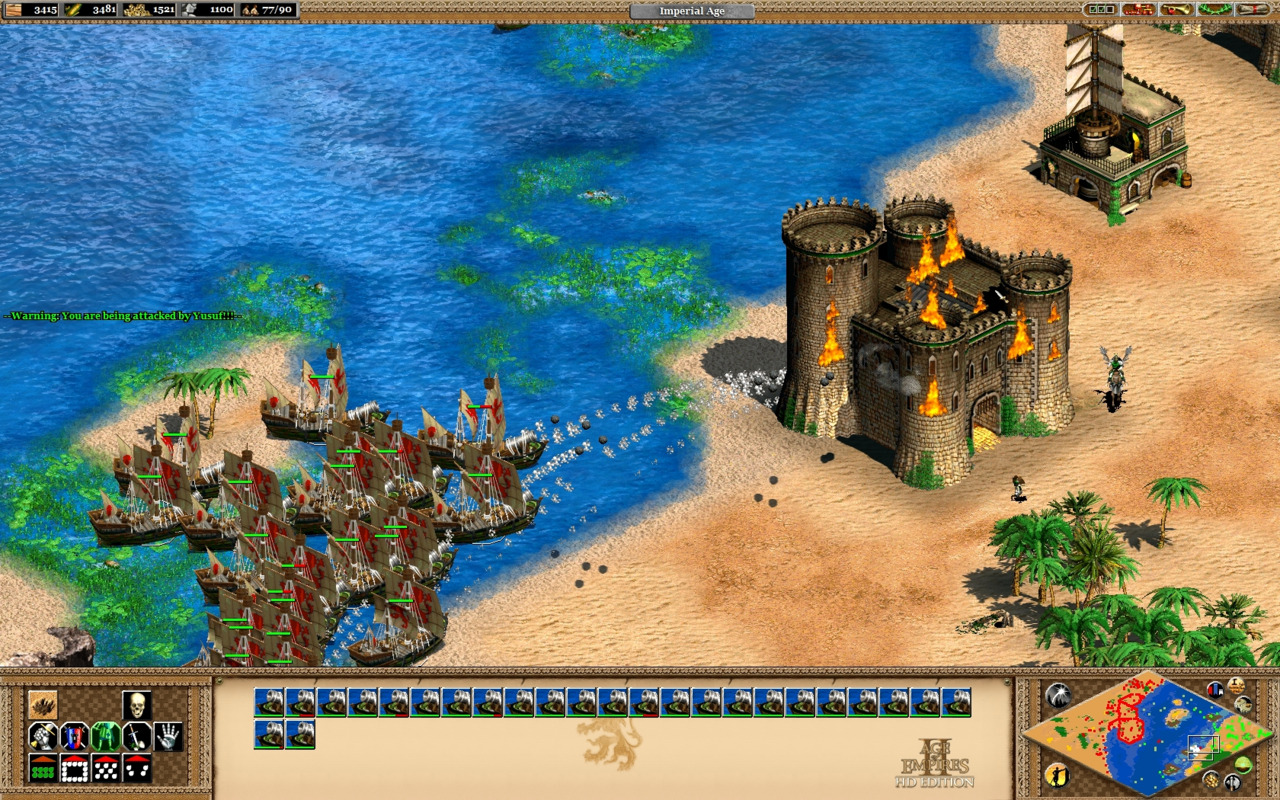
Task: Open the technology tree
Action: [x=1138, y=10]
